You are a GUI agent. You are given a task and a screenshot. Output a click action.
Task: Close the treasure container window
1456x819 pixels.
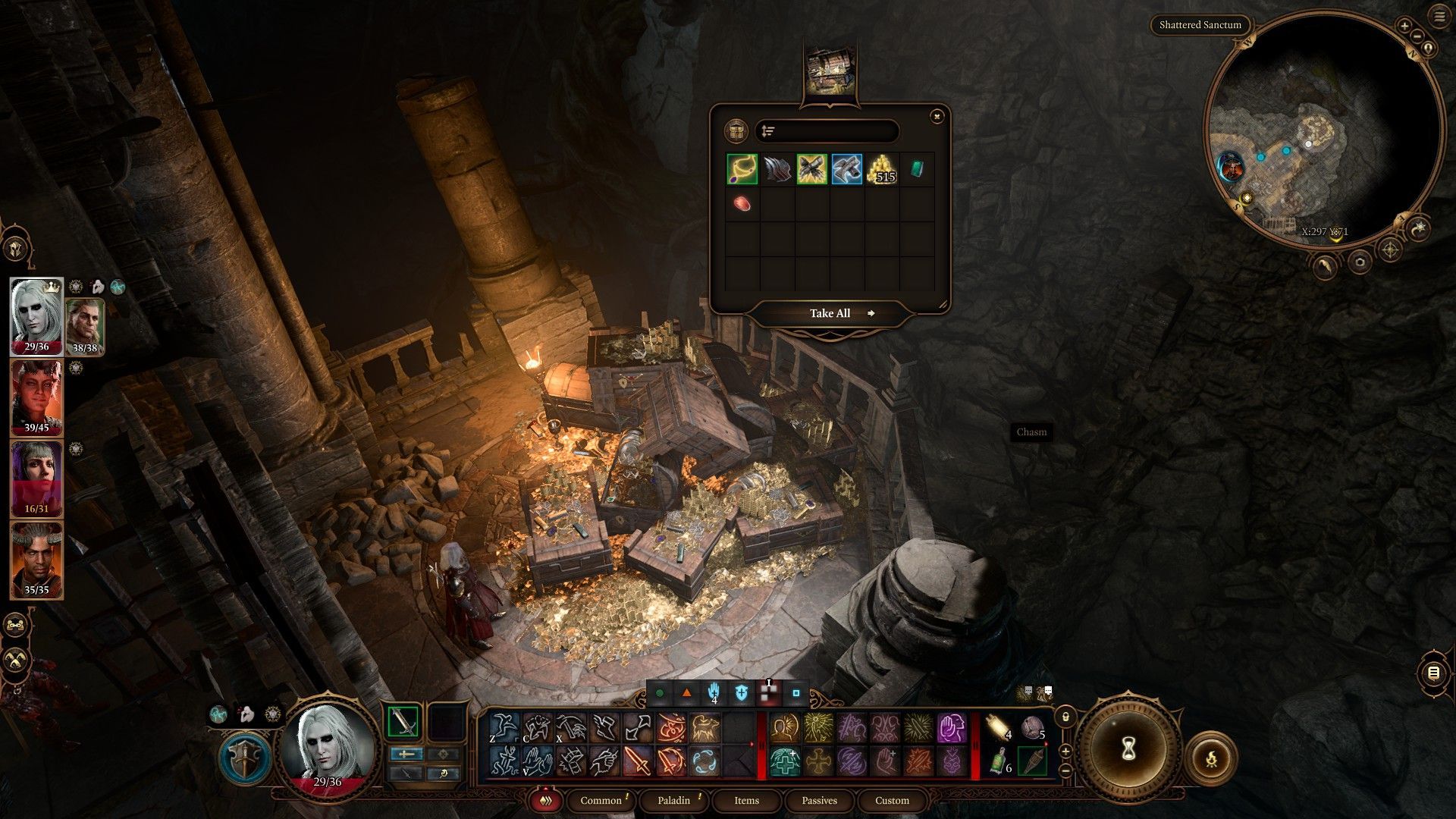click(x=937, y=116)
